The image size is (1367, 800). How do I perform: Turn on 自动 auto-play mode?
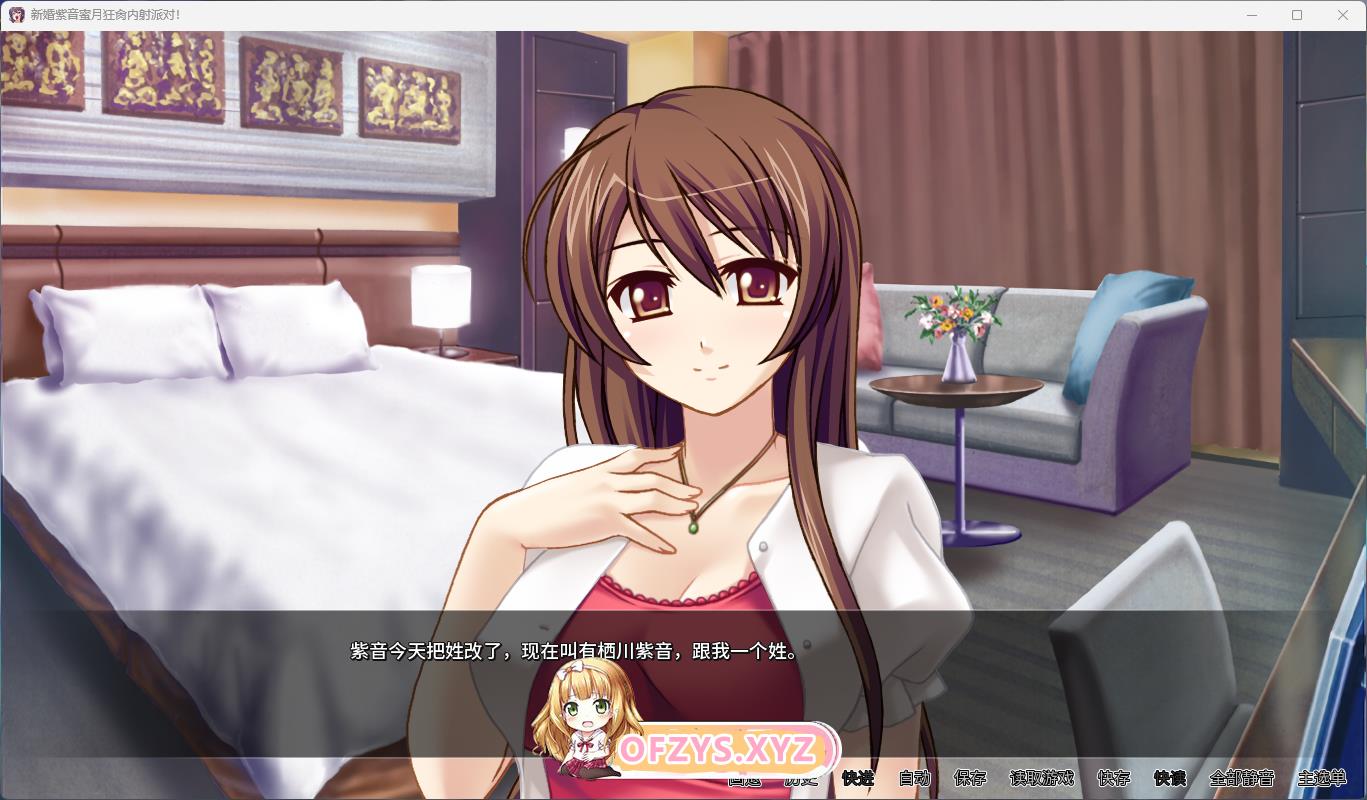click(914, 778)
